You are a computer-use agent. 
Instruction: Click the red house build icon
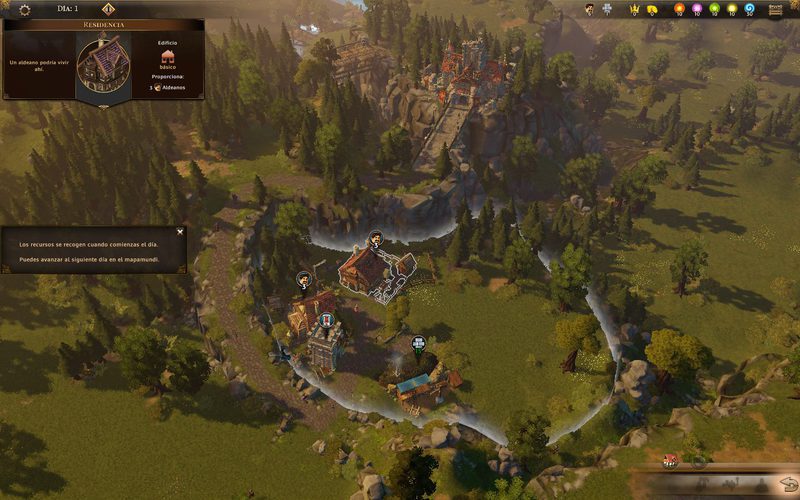[x=670, y=461]
